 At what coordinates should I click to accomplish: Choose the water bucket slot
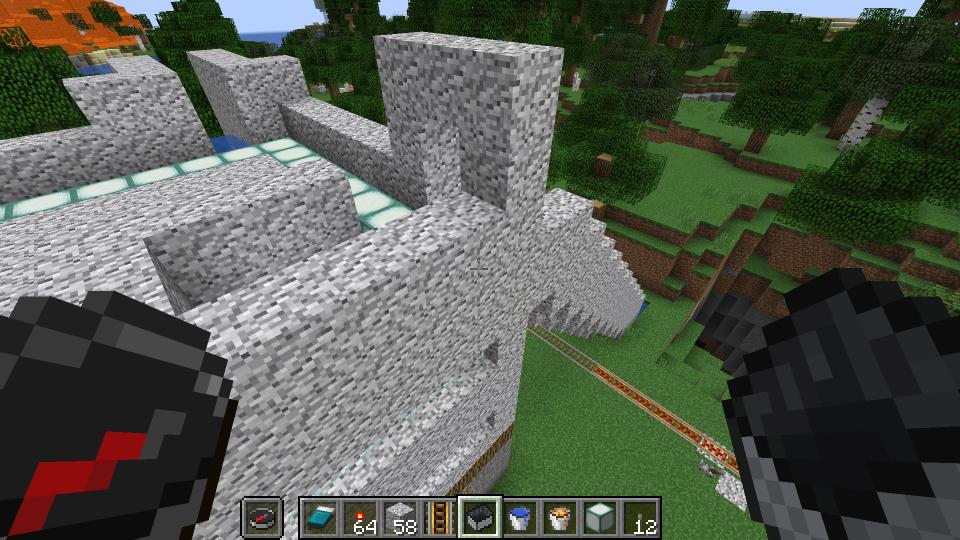coord(519,518)
